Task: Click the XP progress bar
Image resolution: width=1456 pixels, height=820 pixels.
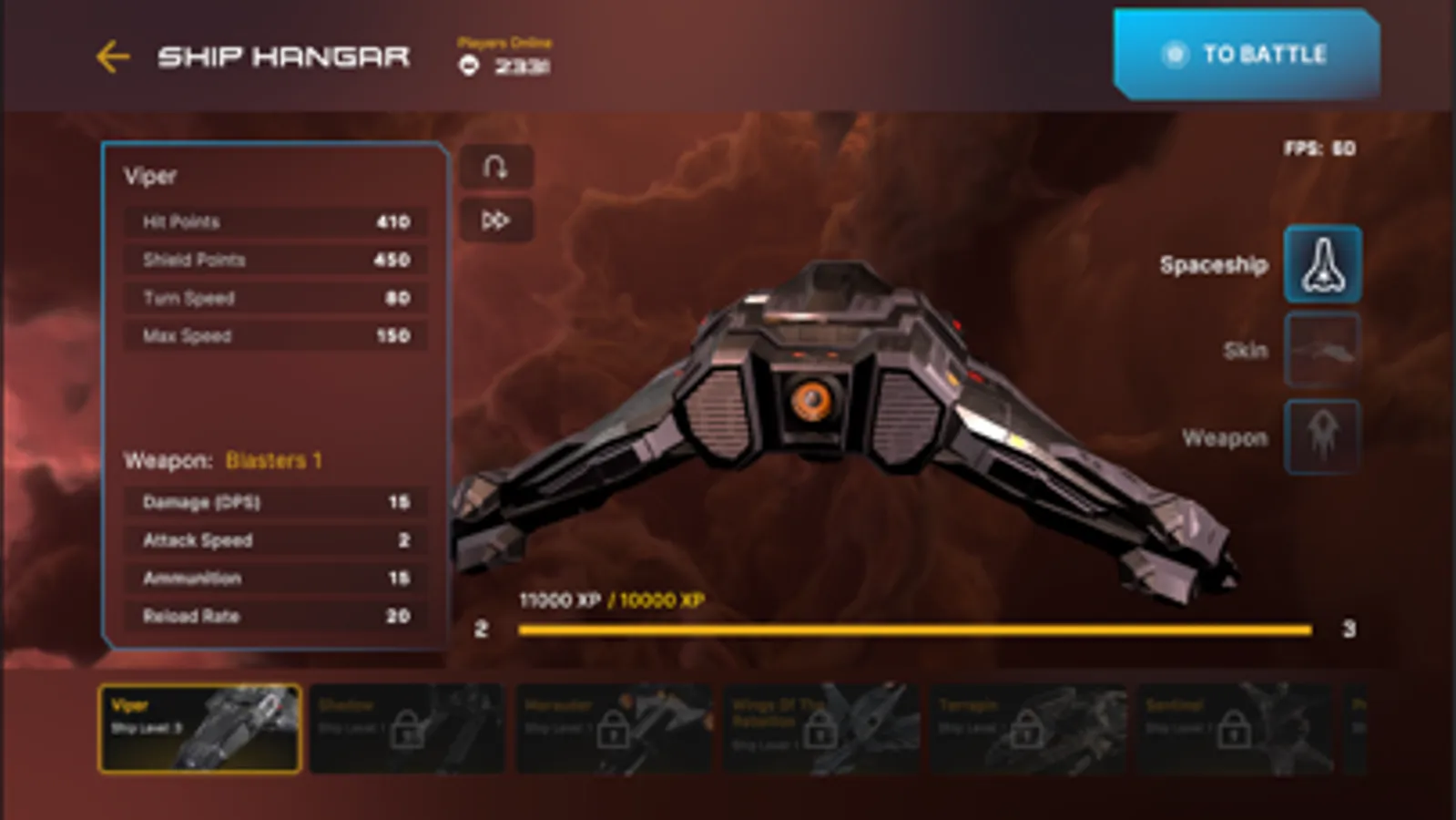Action: 911,628
